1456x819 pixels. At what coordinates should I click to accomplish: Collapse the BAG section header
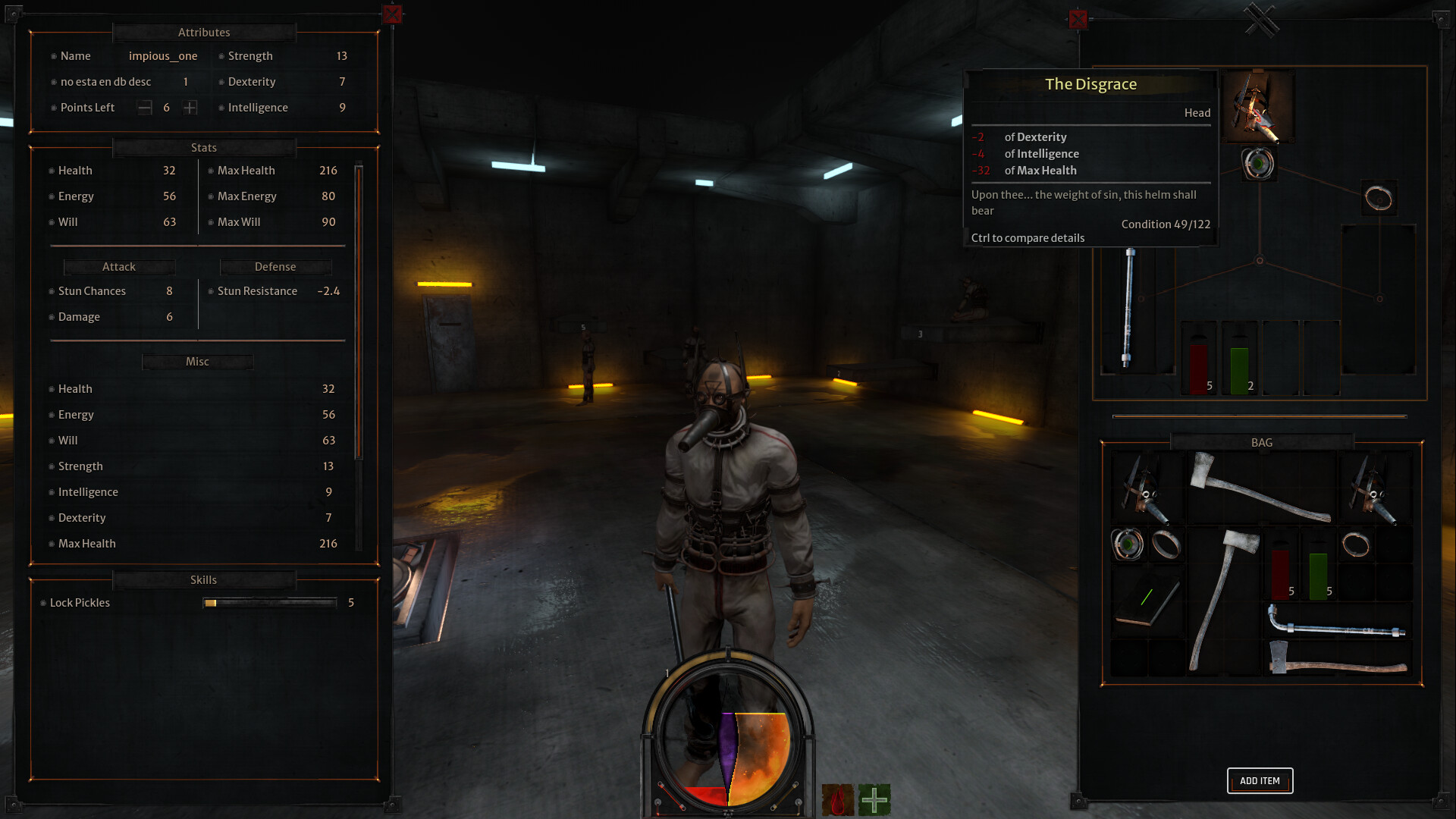pos(1261,442)
